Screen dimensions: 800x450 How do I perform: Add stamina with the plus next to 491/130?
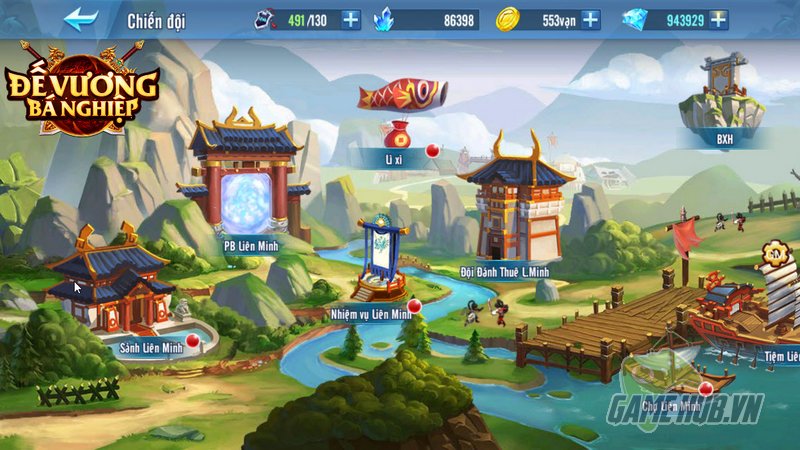[x=350, y=19]
